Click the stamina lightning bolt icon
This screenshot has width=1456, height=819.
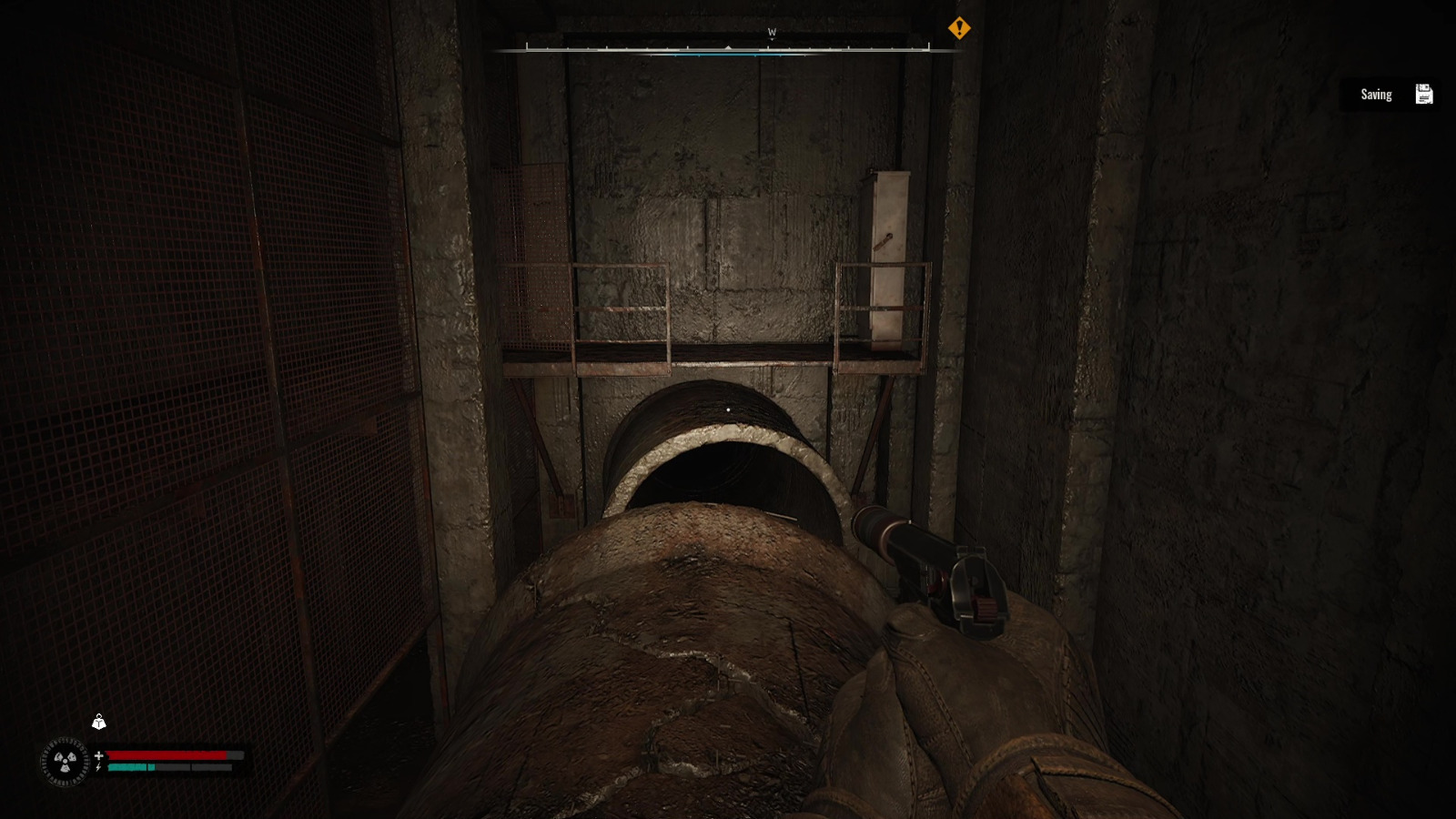97,767
